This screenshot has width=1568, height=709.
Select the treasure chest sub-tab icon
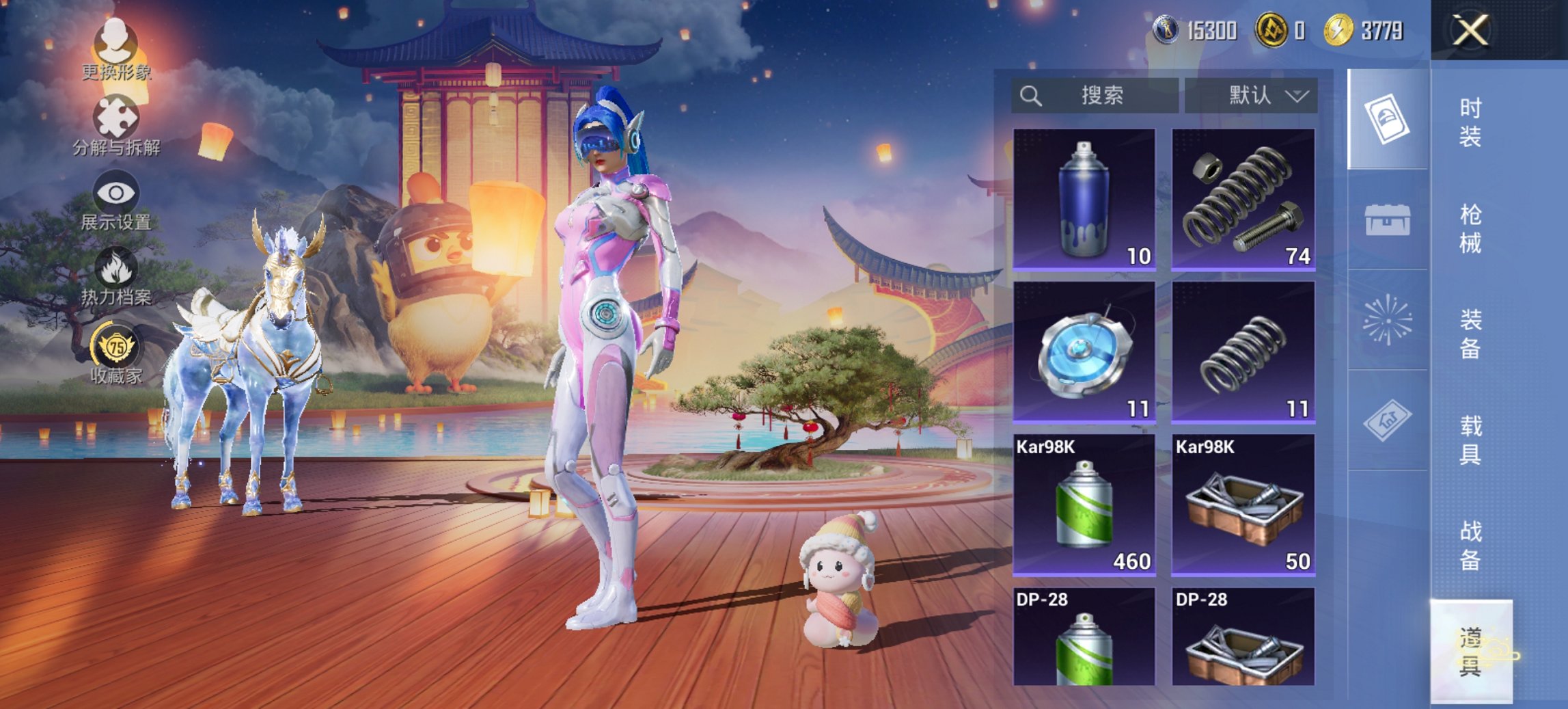tap(1387, 219)
